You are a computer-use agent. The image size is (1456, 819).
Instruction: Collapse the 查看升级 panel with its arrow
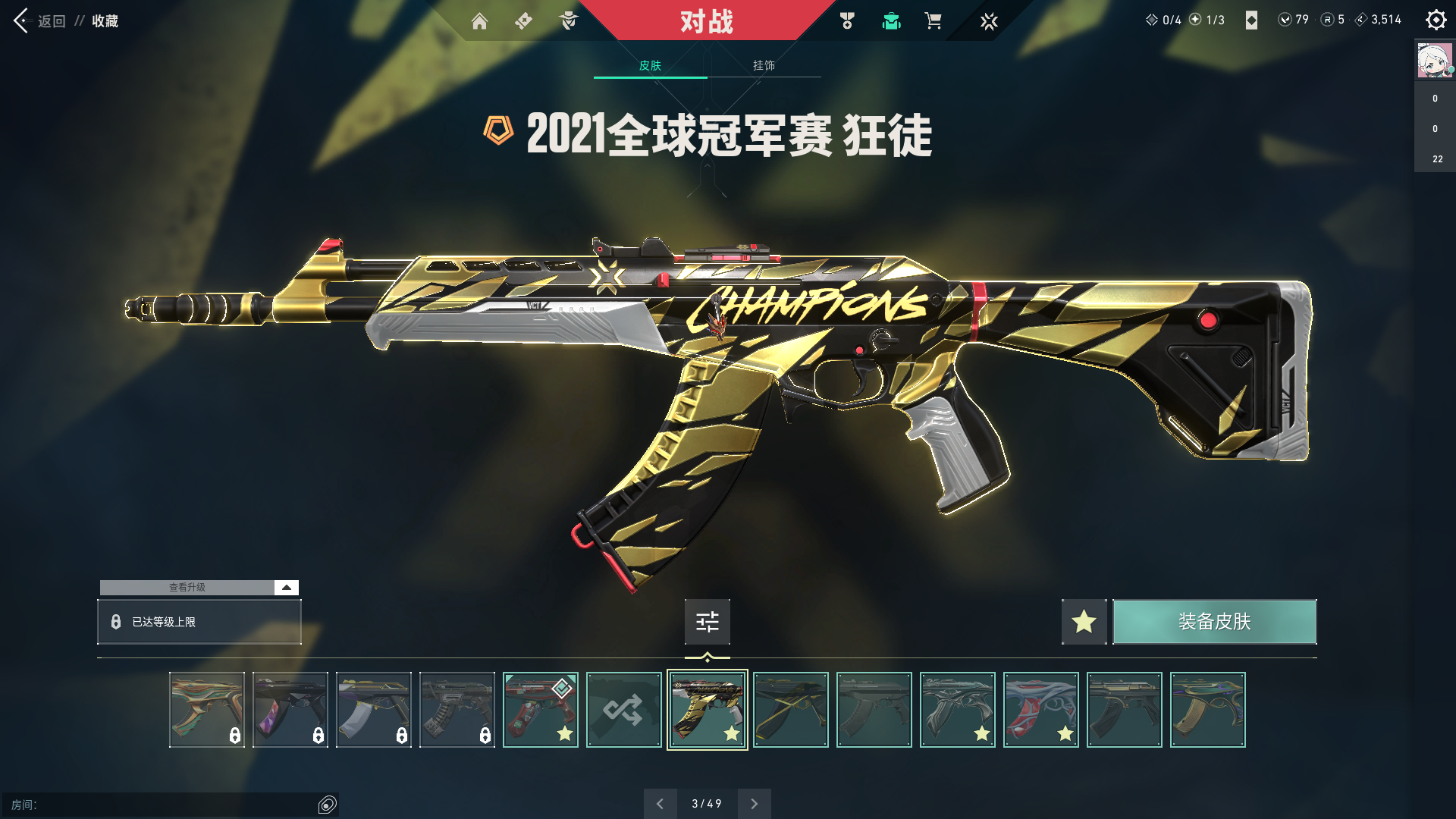point(286,587)
